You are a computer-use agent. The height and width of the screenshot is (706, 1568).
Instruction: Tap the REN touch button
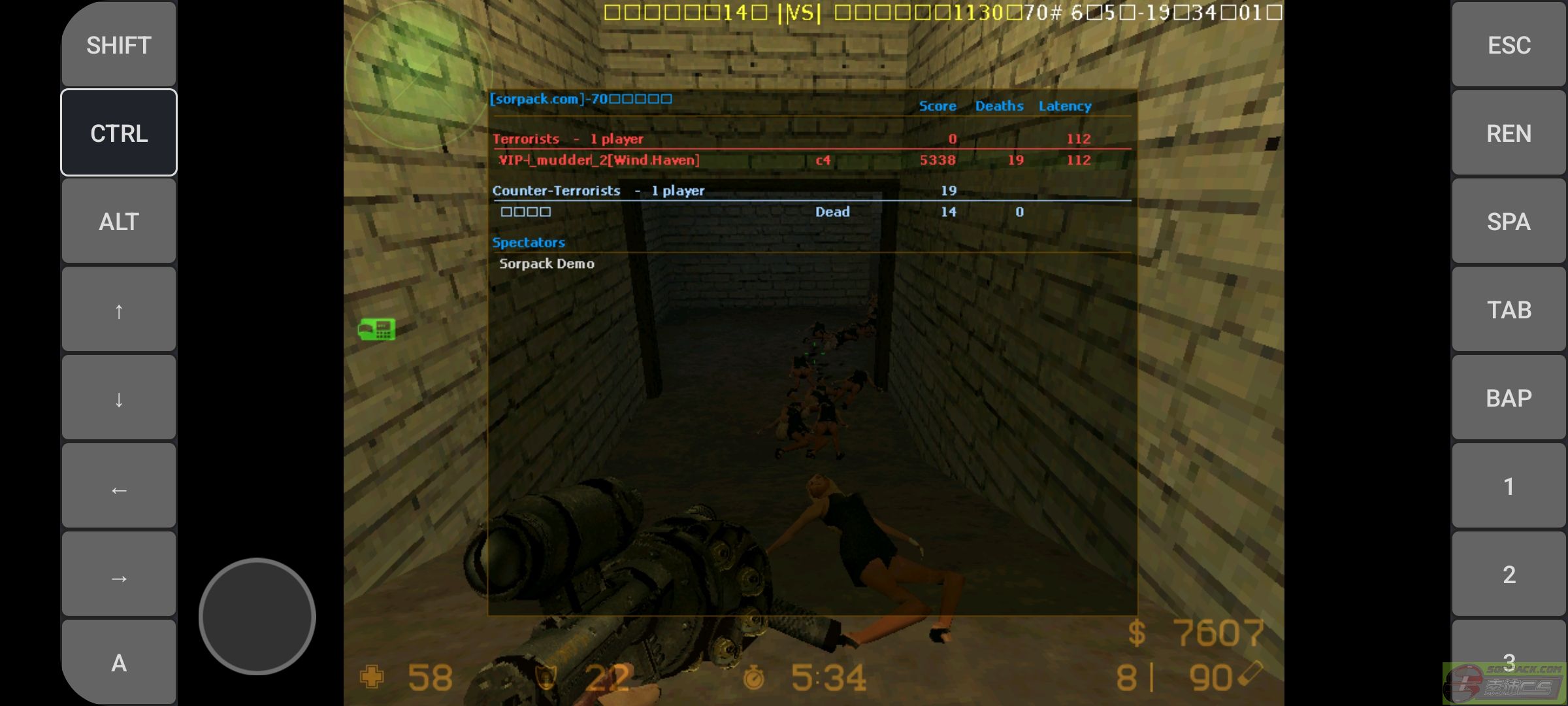point(1509,133)
